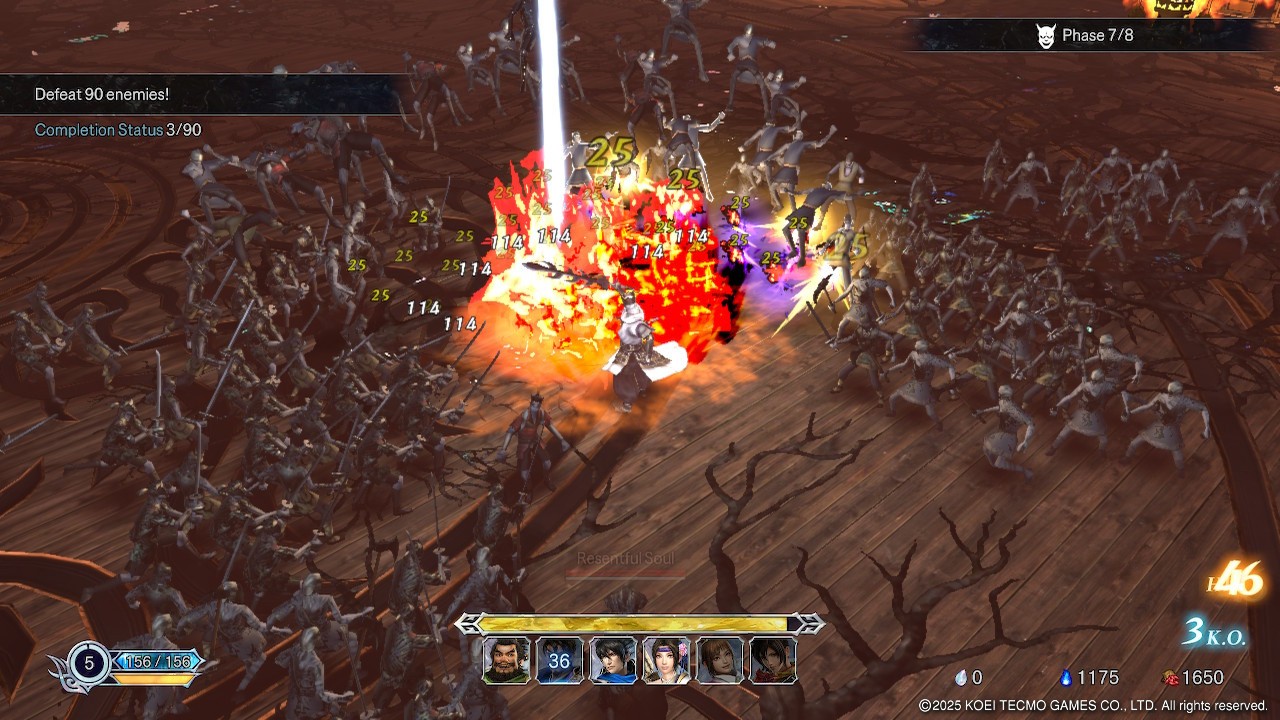This screenshot has height=720, width=1280.
Task: Select the bearded warrior in green portrait
Action: (x=506, y=661)
